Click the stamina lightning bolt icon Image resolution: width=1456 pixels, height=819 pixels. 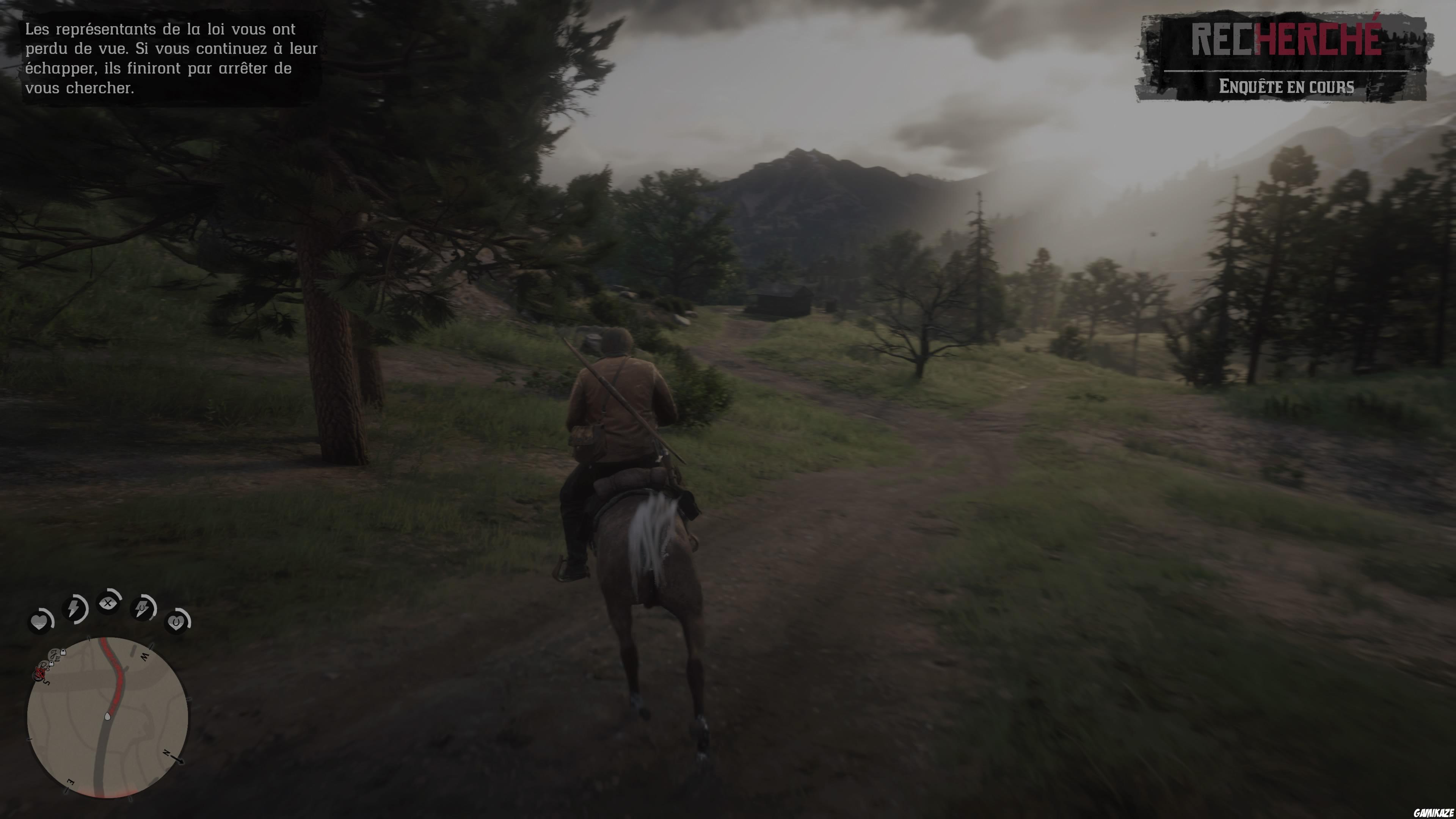[x=74, y=610]
